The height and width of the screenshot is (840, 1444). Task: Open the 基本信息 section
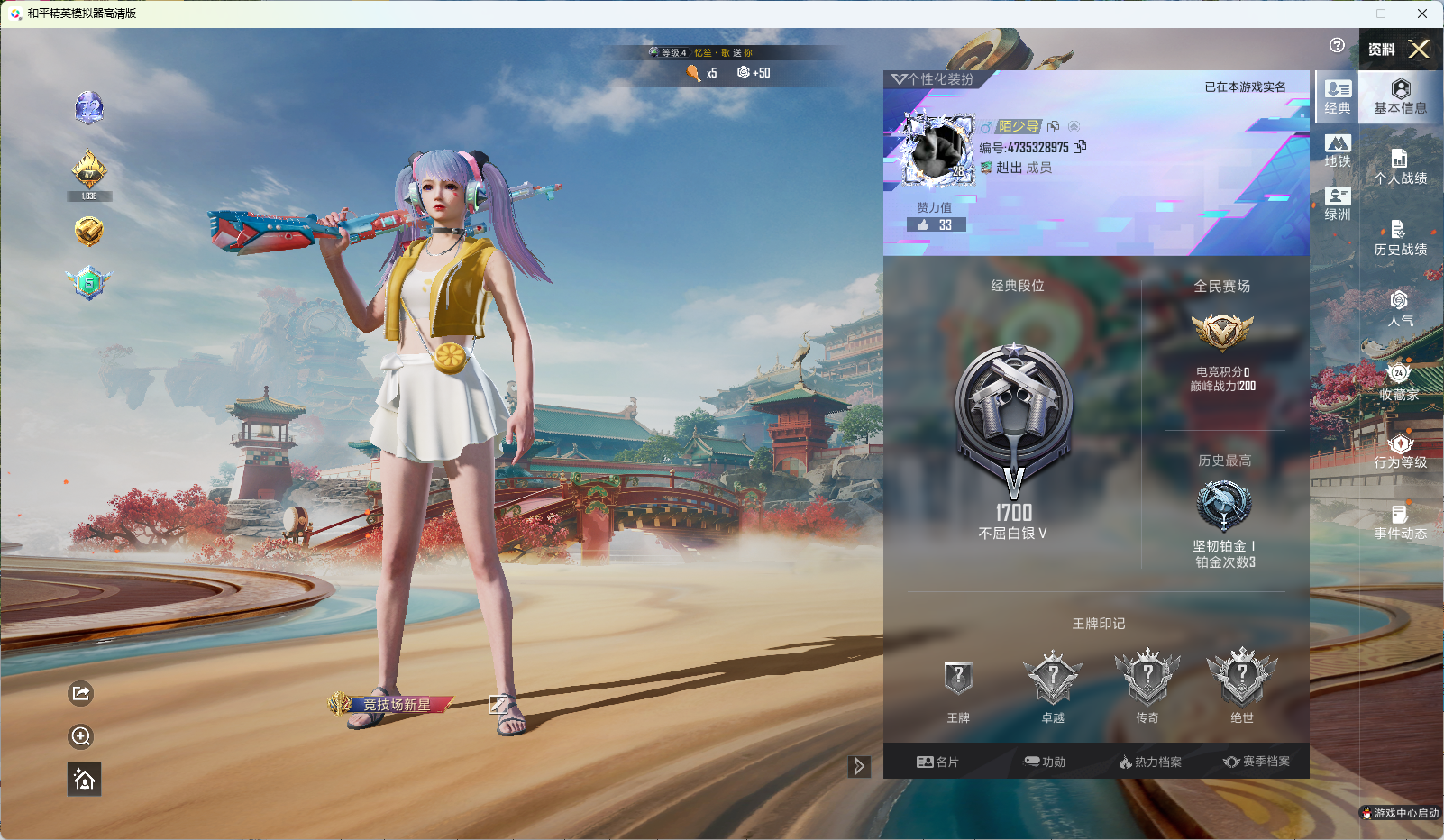pos(1400,96)
